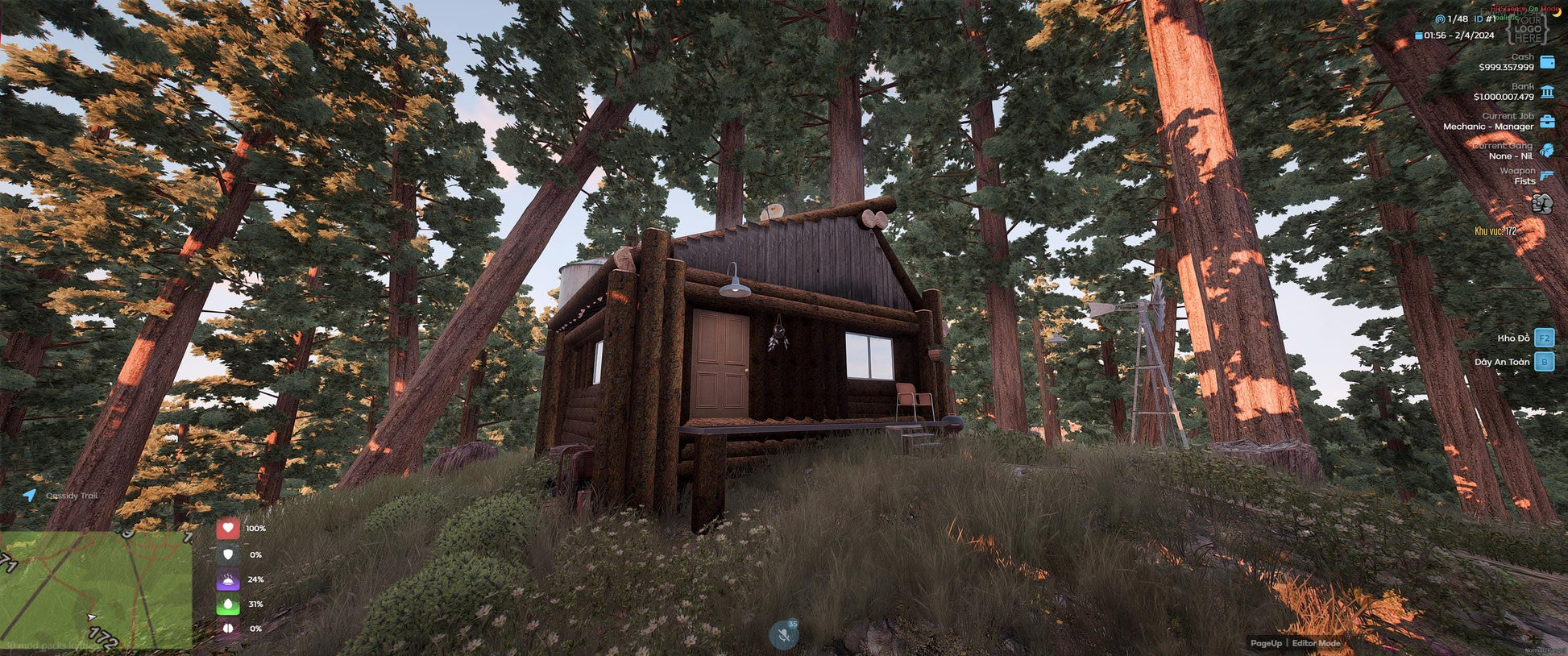Click the blue Cassidy Trail location arrow
Viewport: 1568px width, 656px height.
(30, 495)
